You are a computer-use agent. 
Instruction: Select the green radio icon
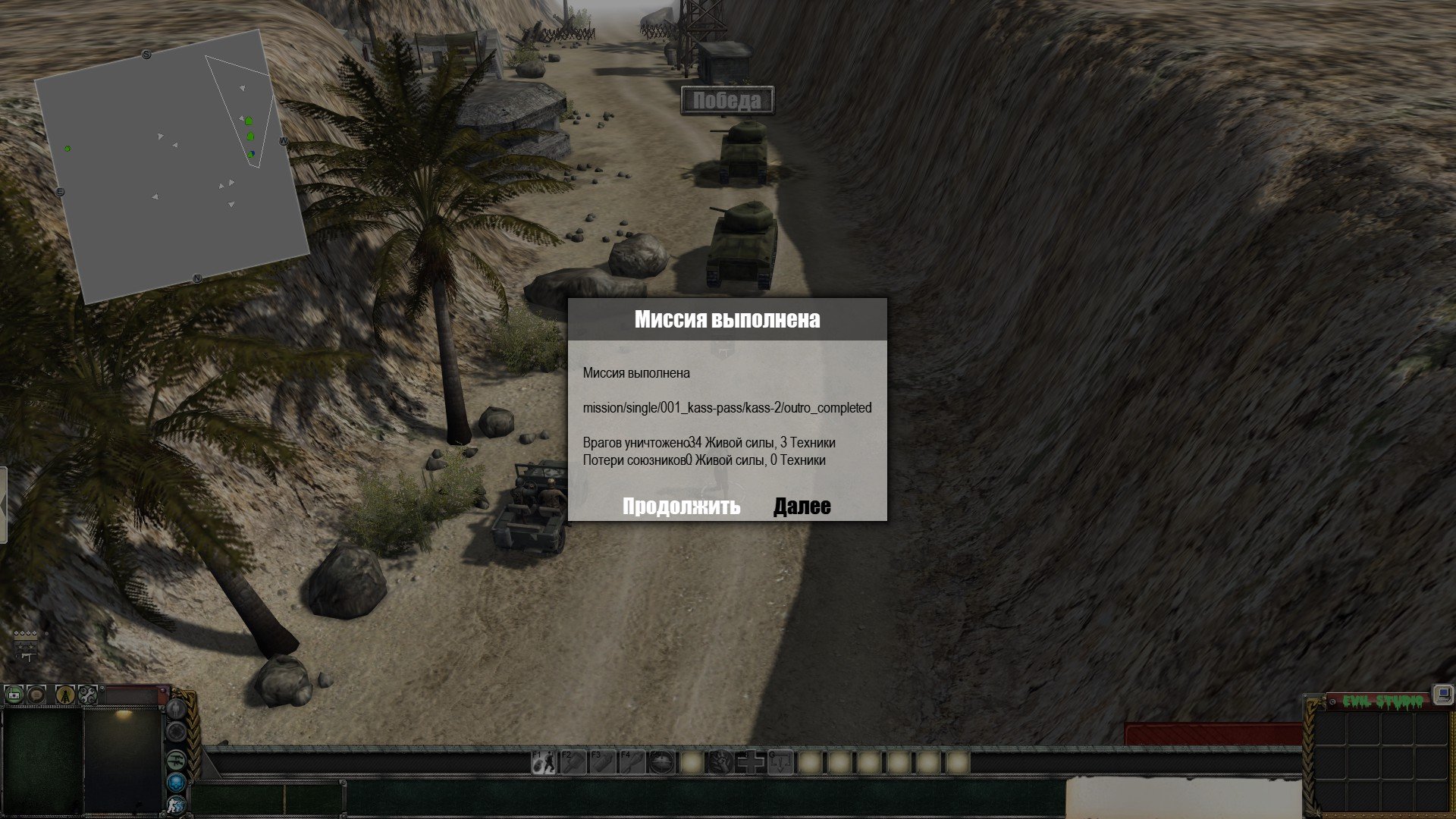coord(14,694)
